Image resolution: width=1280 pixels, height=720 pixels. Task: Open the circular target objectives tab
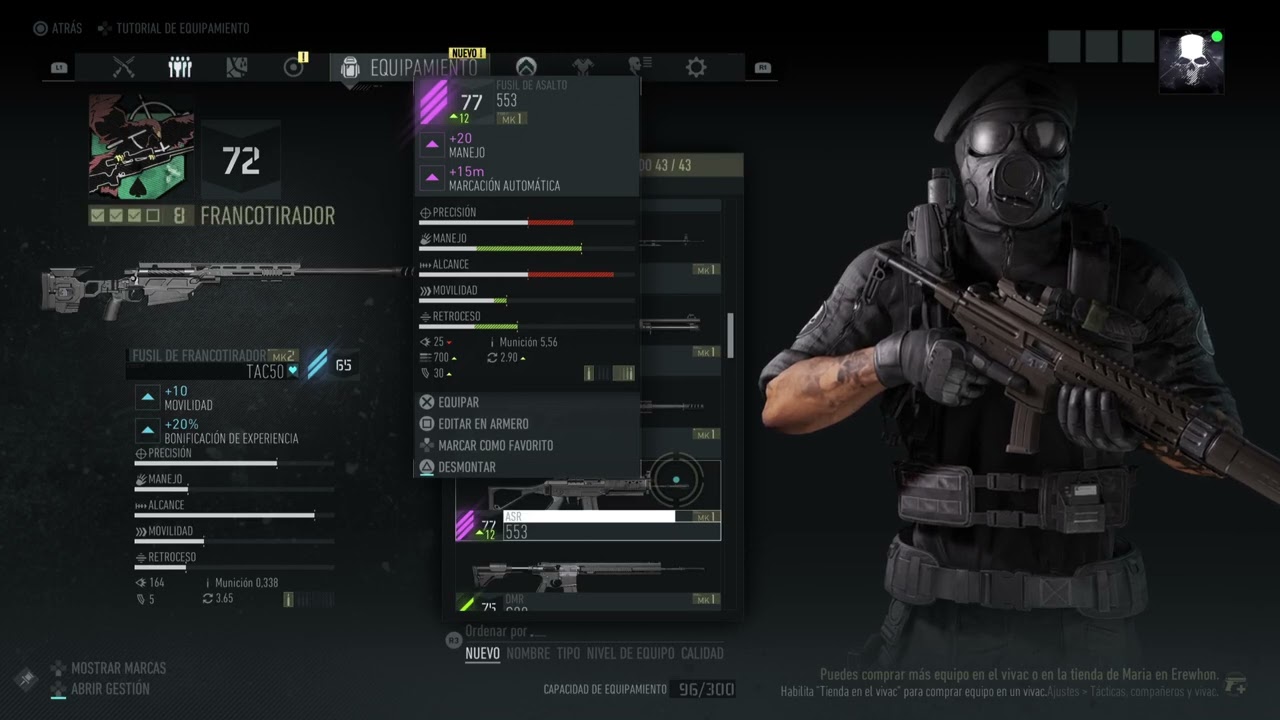click(x=293, y=67)
